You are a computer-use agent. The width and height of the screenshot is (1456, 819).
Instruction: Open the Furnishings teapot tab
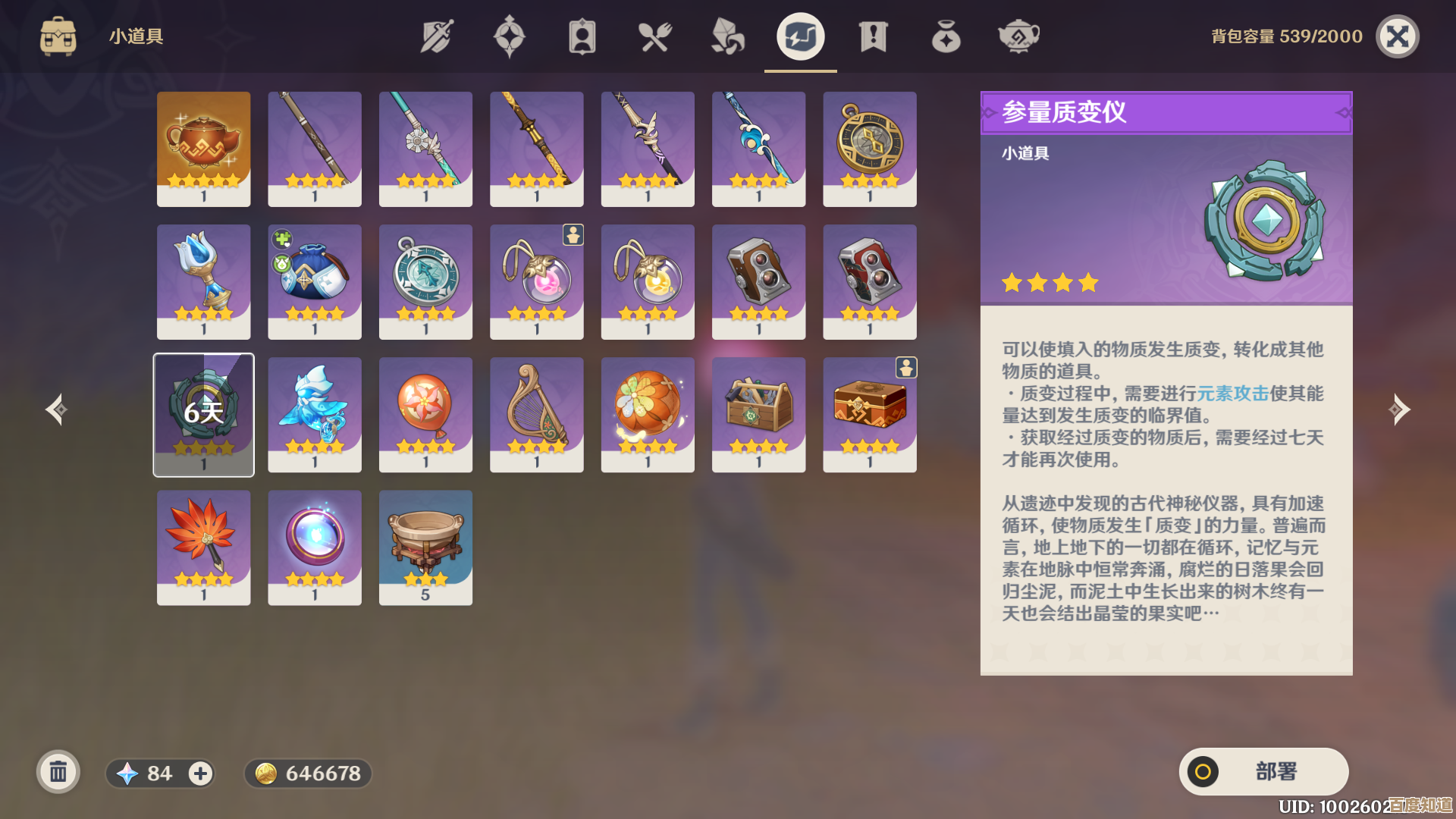1018,35
